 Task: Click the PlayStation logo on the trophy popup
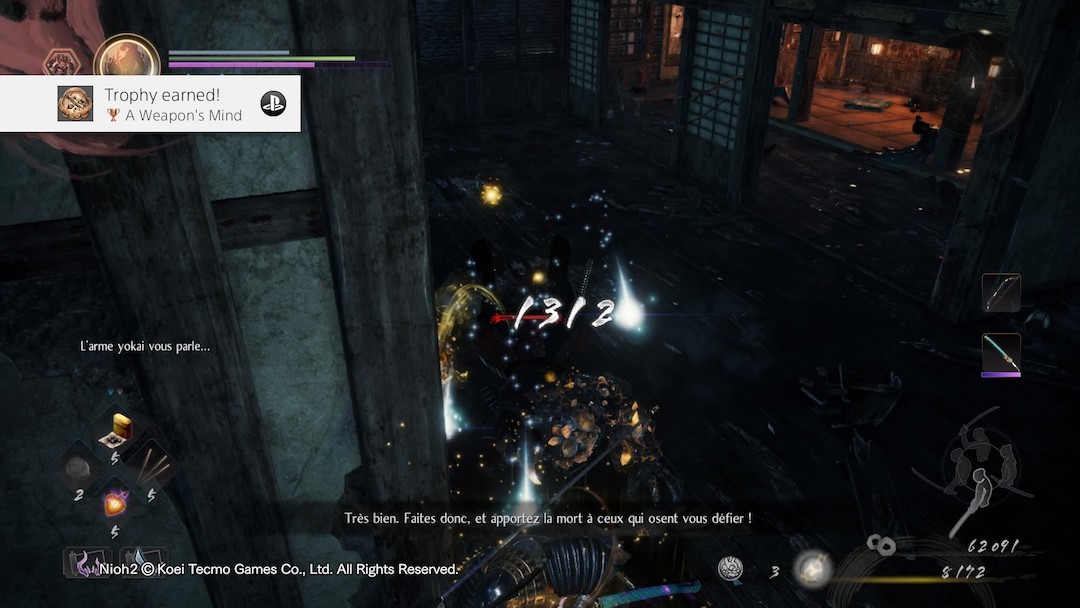[x=273, y=103]
